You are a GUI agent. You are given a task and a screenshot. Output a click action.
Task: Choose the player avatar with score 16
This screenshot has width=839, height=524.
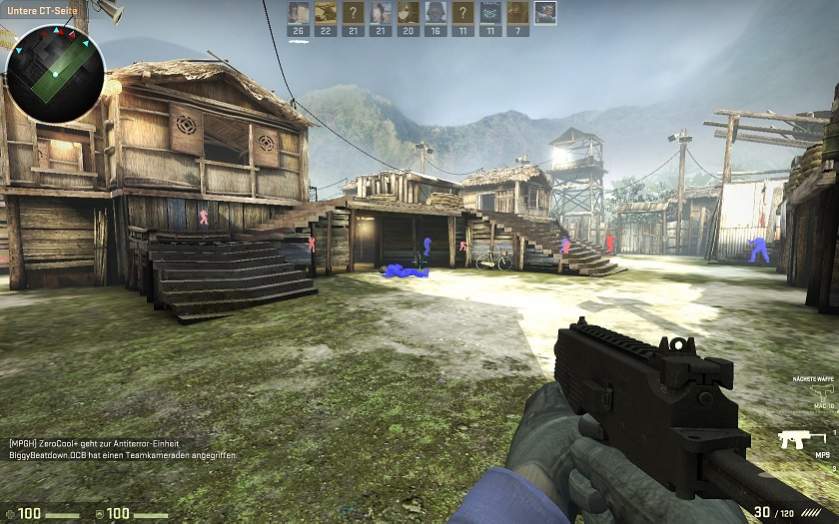click(435, 13)
